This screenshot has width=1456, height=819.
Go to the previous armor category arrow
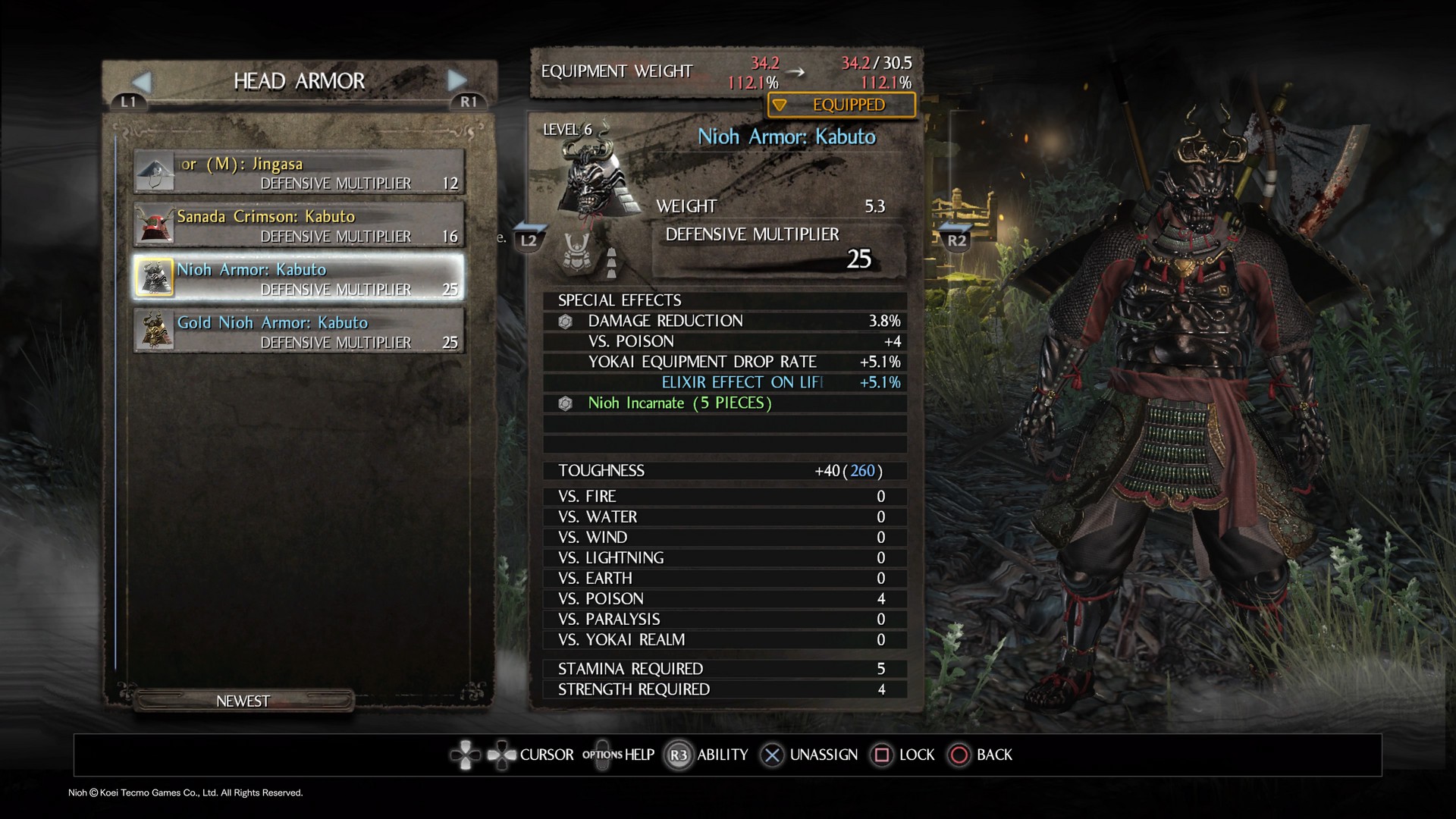142,81
